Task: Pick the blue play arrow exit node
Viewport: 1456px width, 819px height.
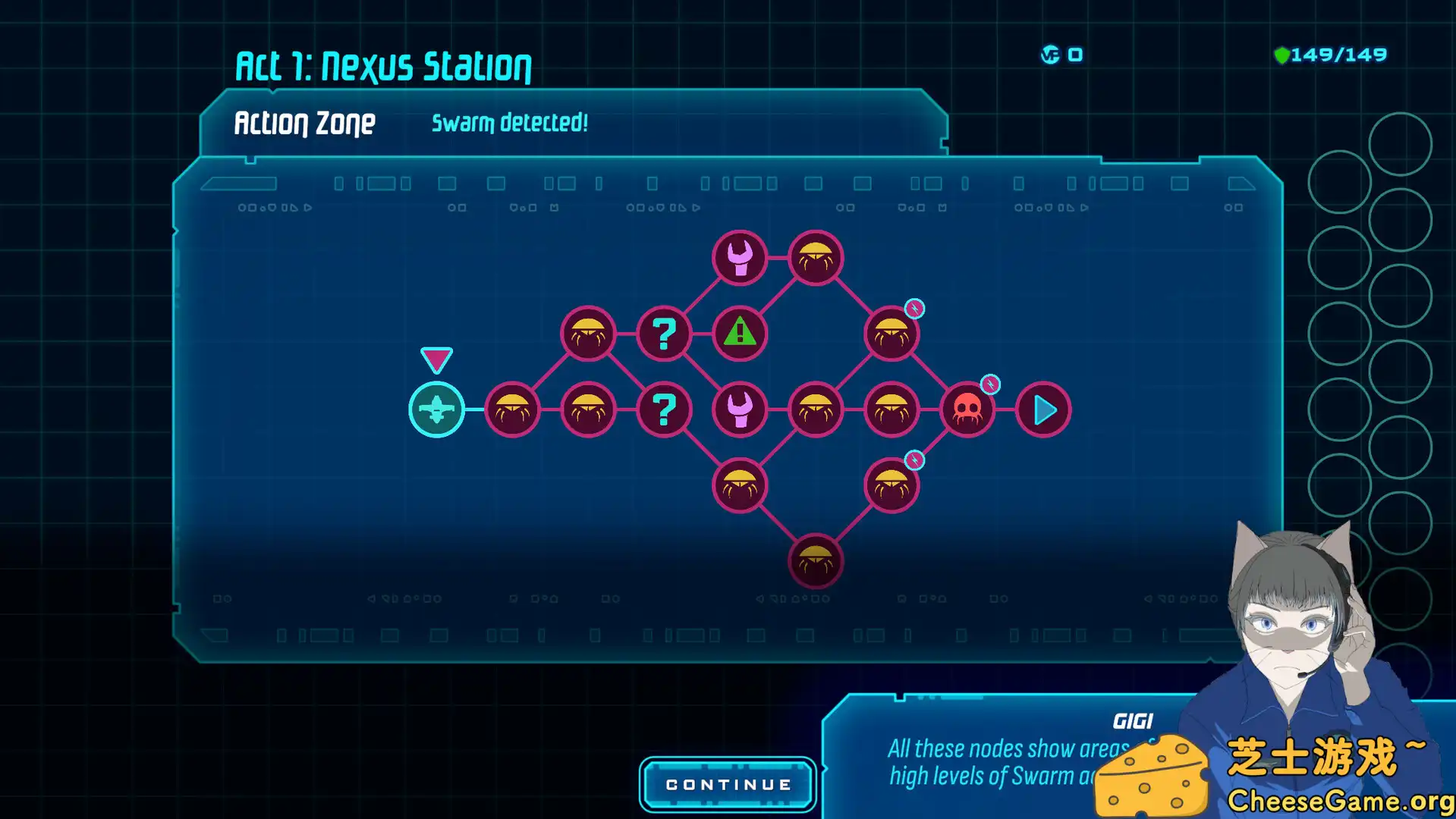Action: [x=1043, y=409]
